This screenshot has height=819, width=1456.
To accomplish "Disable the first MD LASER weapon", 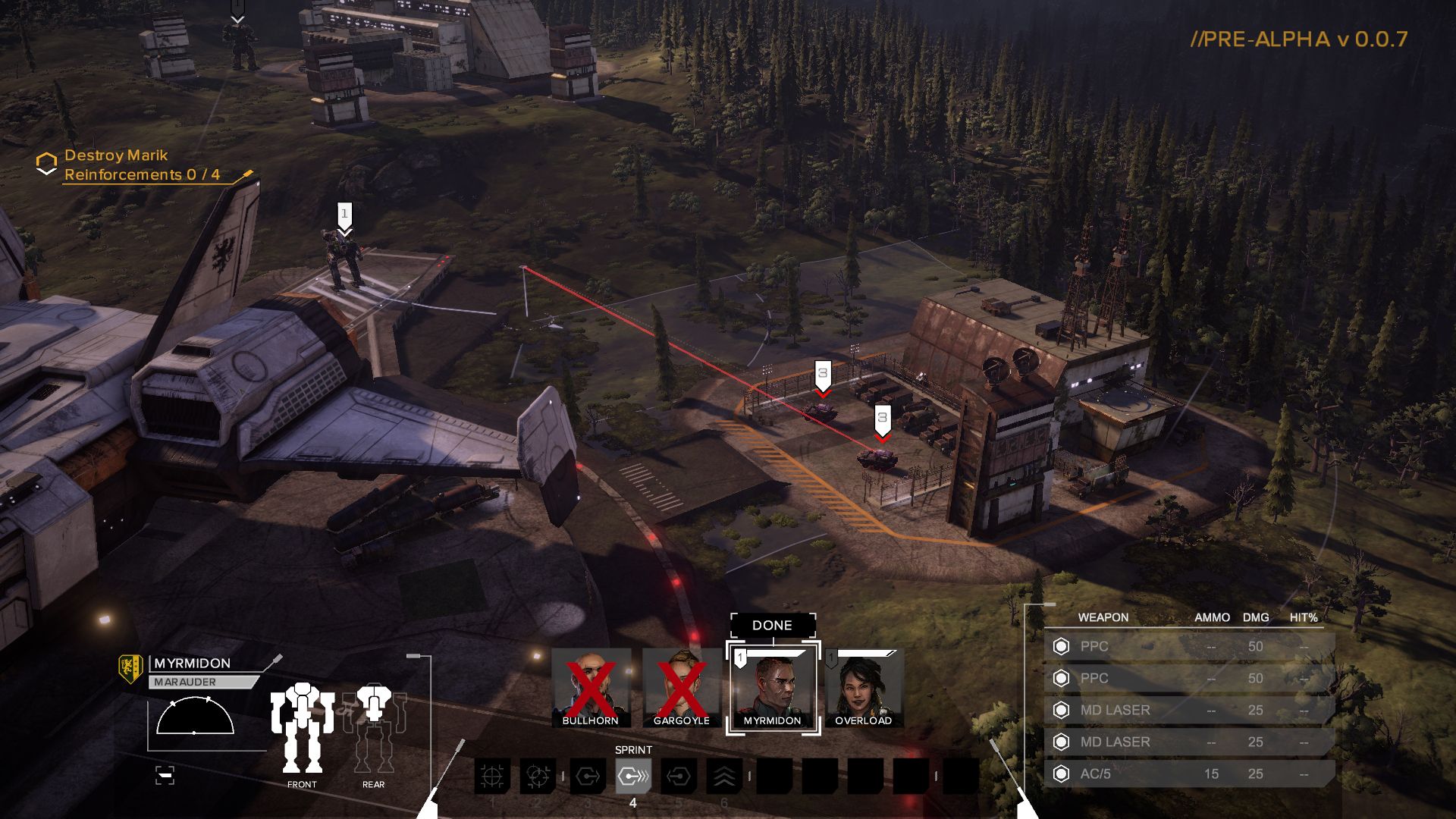I will pos(1060,711).
